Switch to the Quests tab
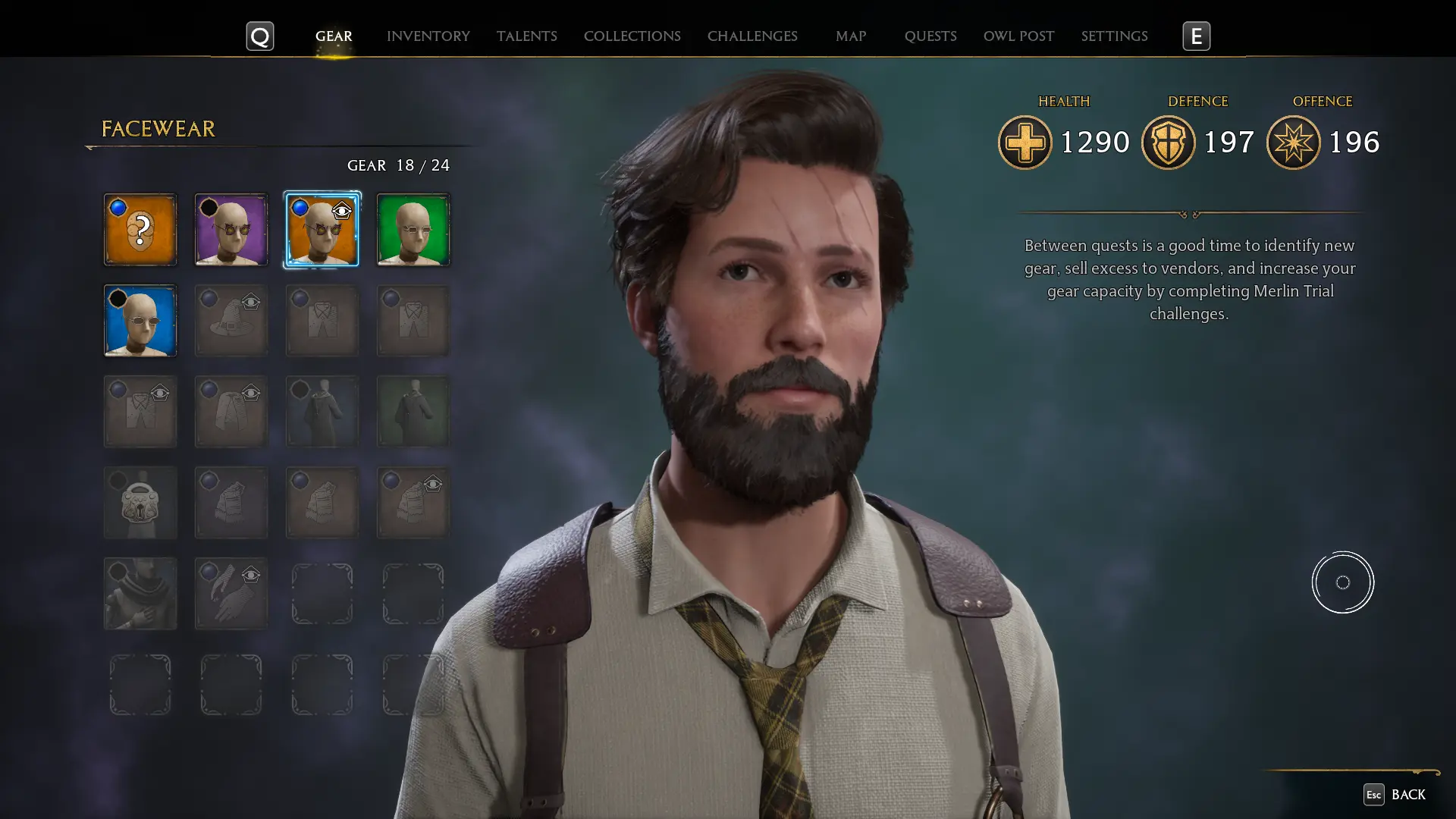 930,36
